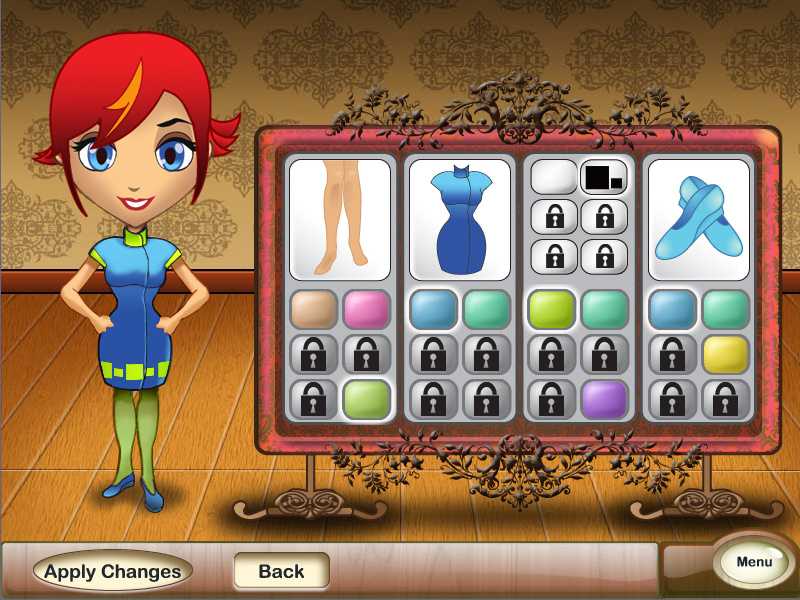Pick the lime green trim color swatch
Viewport: 800px width, 600px height.
(552, 310)
